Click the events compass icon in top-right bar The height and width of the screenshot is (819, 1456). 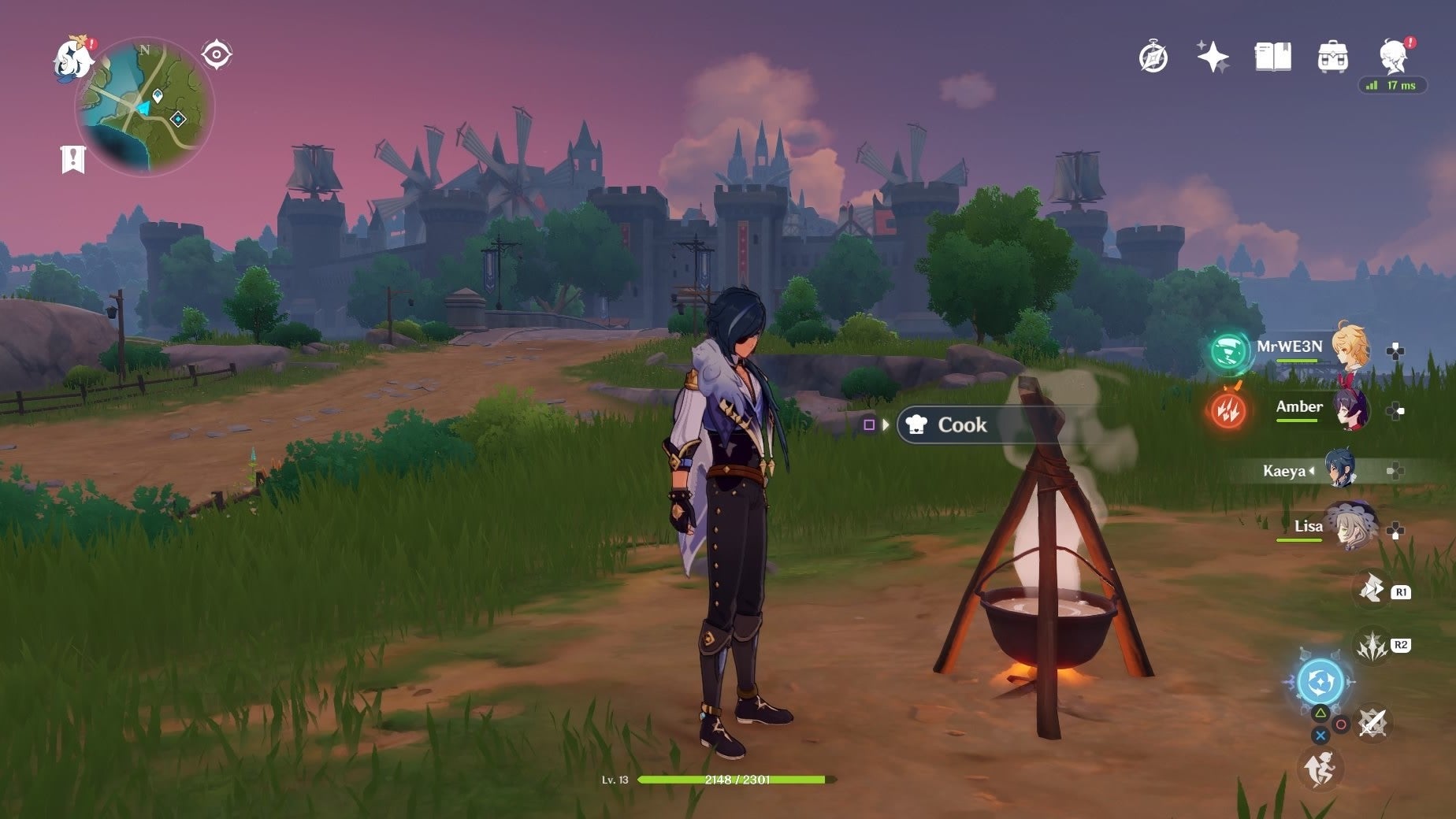1153,55
